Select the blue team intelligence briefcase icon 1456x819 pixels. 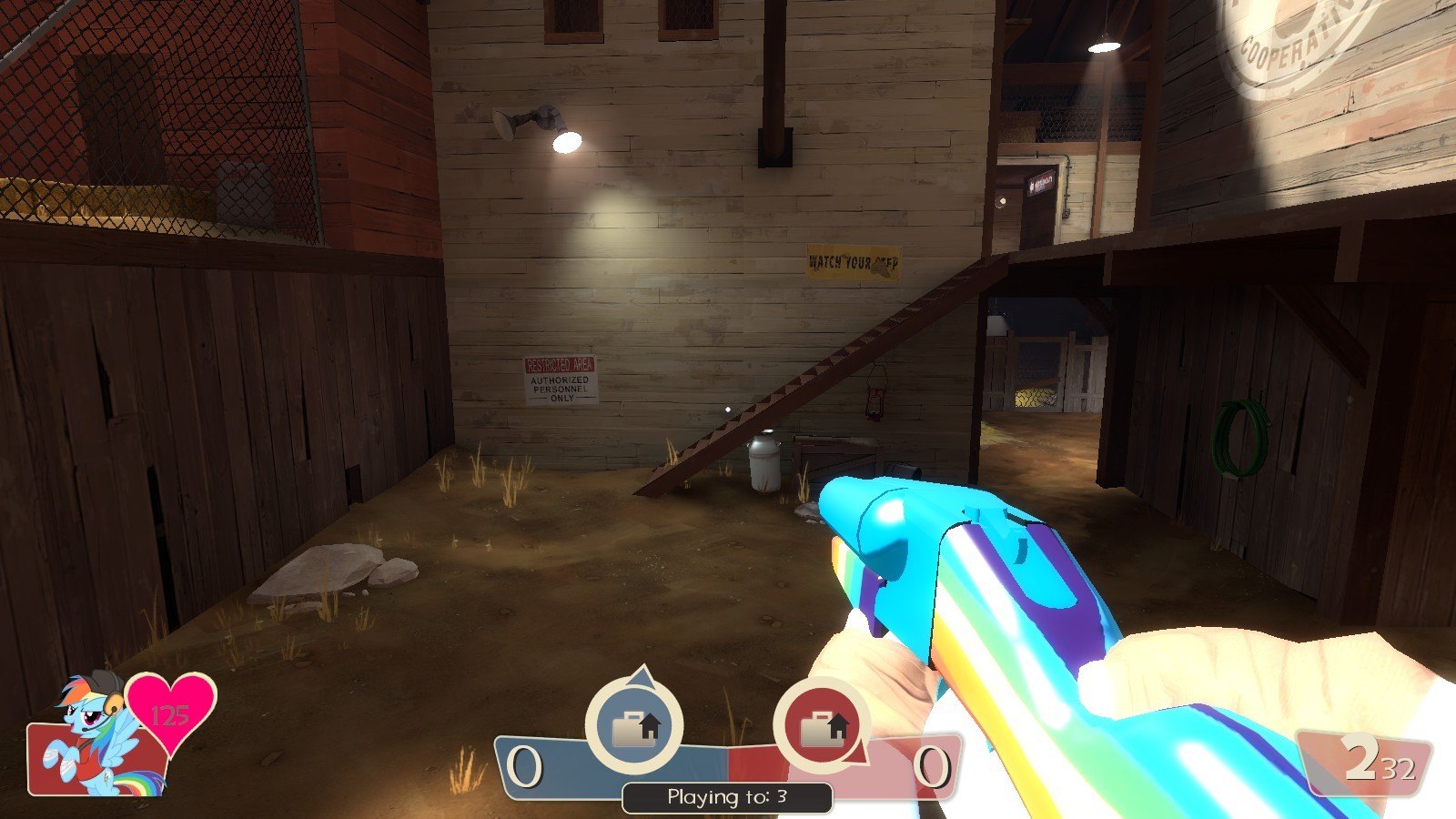point(633,726)
